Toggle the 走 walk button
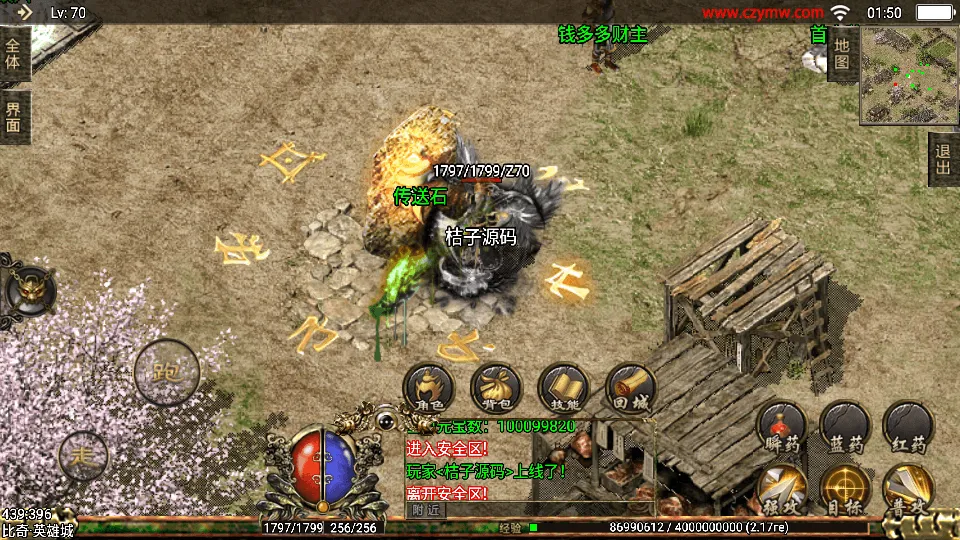Viewport: 960px width, 540px height. click(x=84, y=457)
